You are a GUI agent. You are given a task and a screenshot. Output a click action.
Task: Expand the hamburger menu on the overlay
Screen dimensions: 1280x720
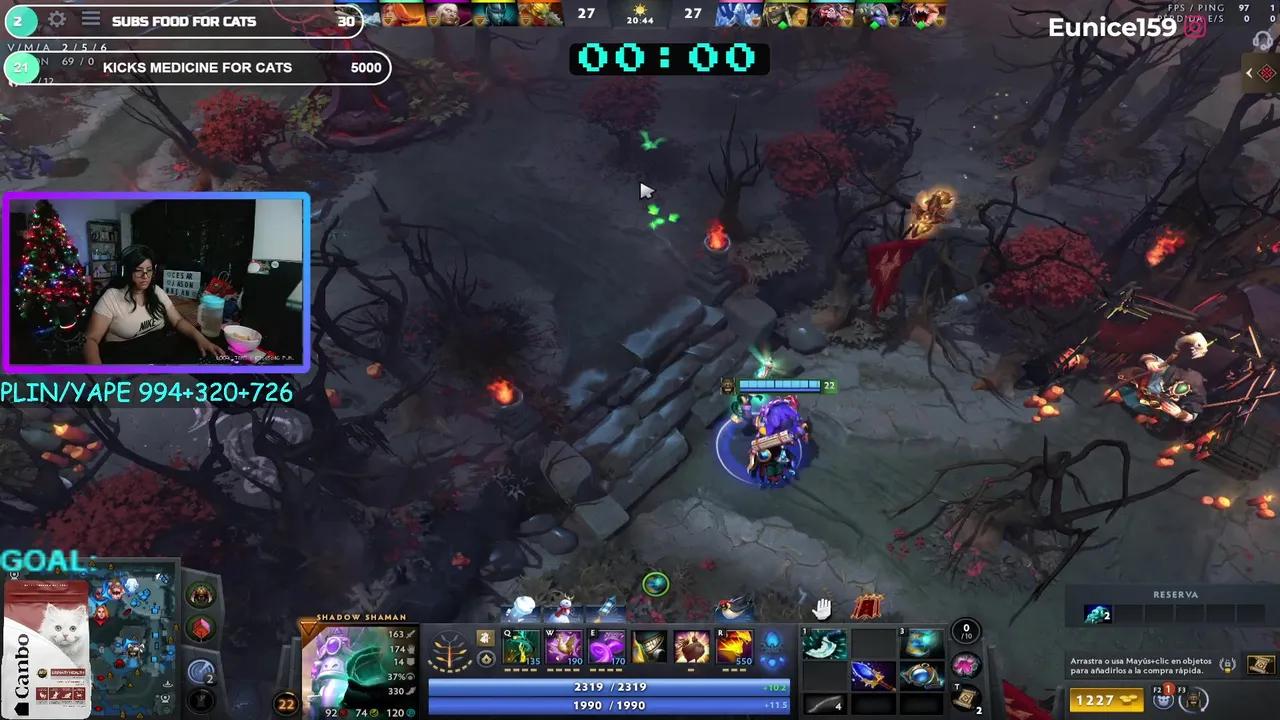point(90,20)
